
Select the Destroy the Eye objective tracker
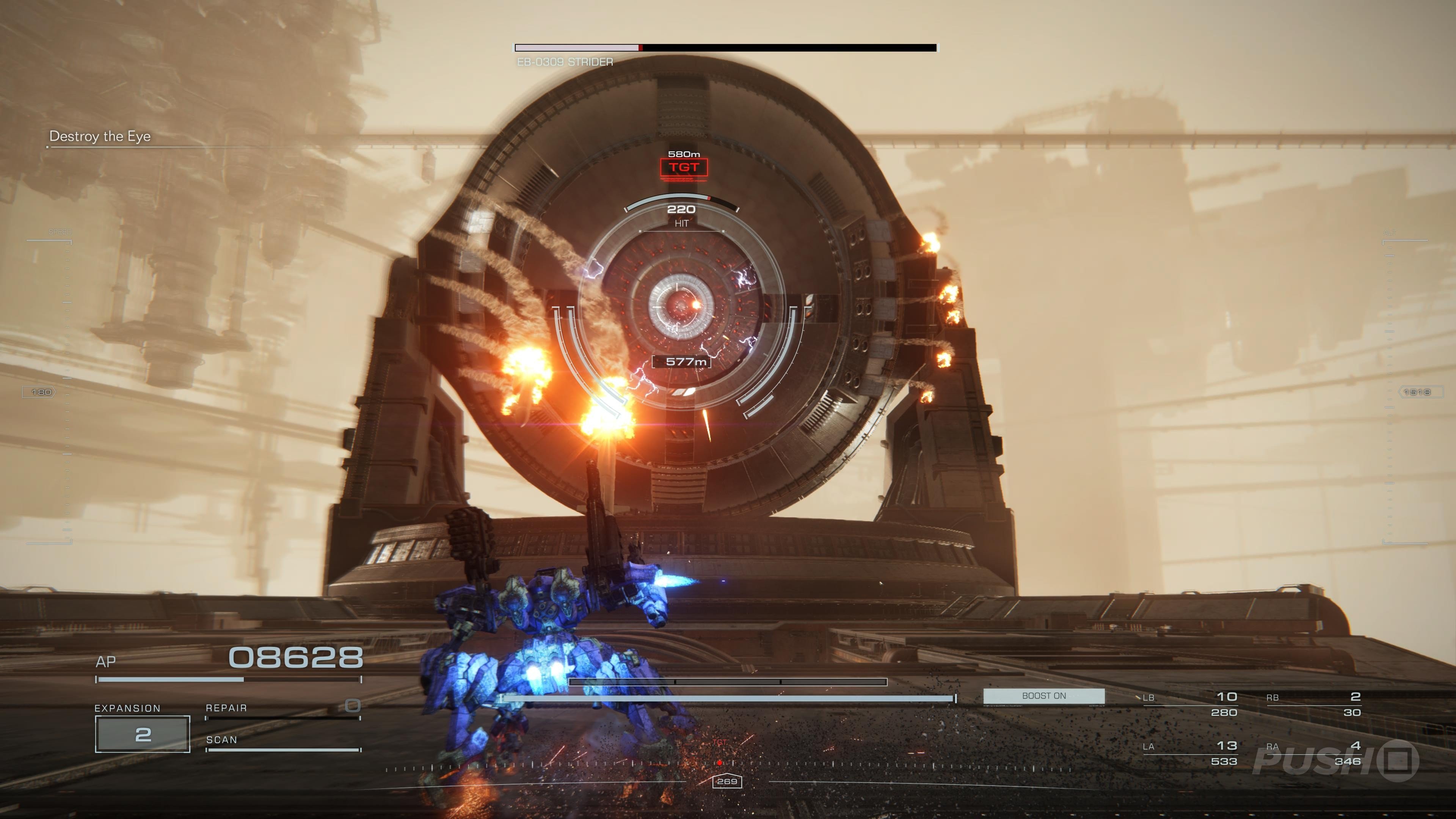[100, 136]
